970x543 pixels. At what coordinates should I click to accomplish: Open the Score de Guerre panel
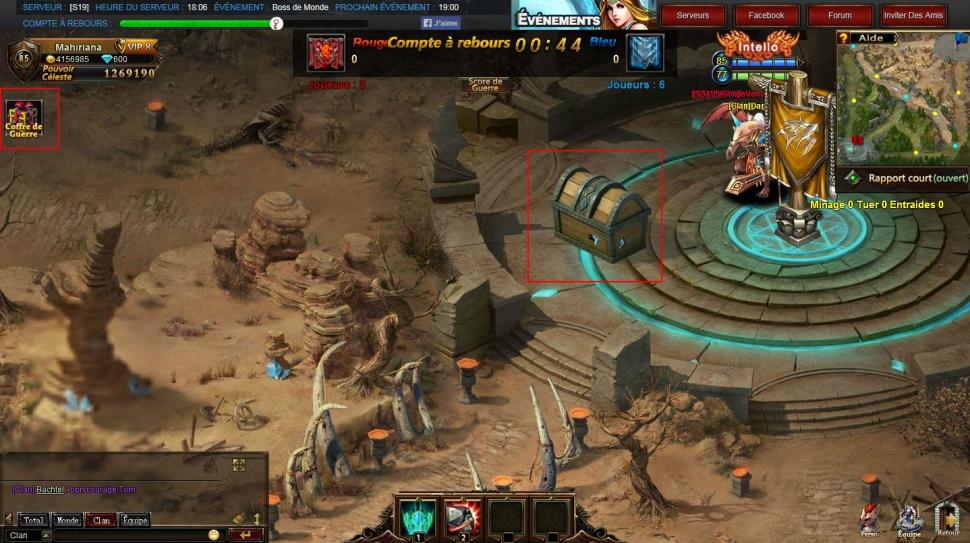coord(486,86)
